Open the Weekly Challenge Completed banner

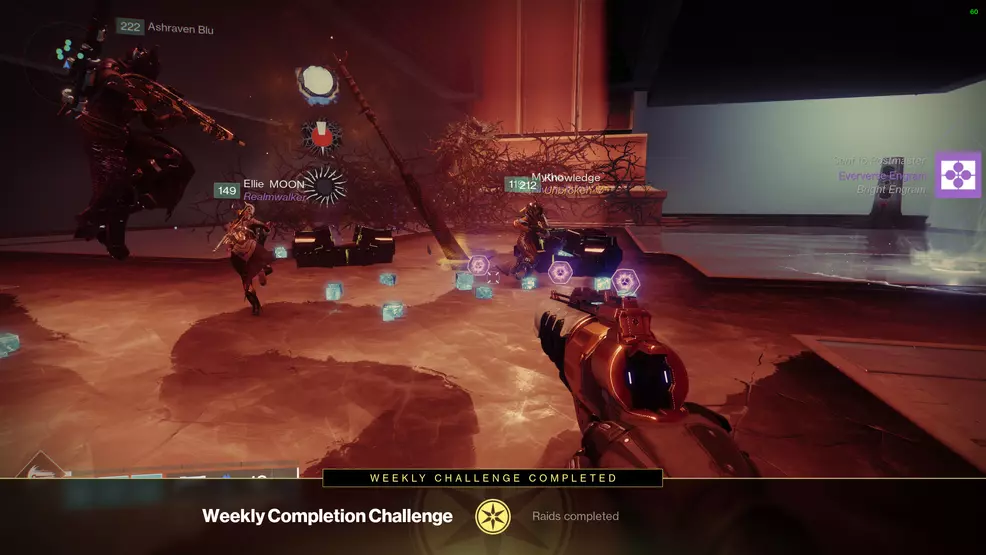pos(493,478)
